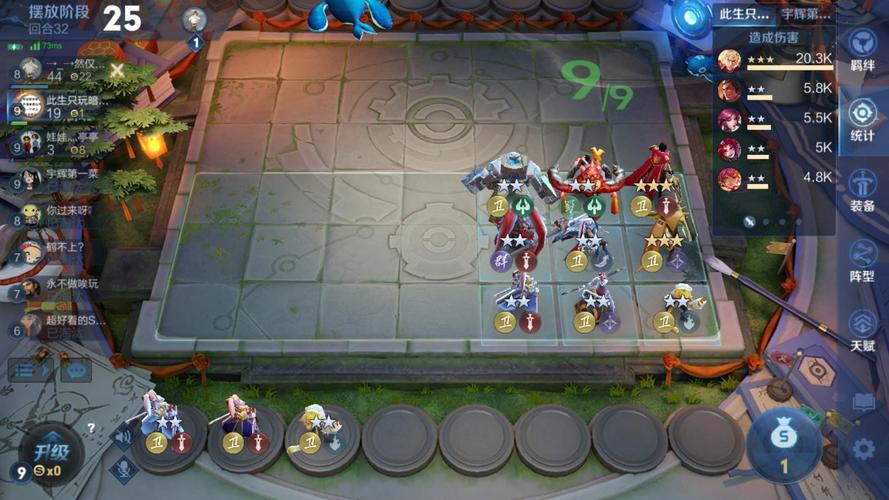Viewport: 889px width, 500px height.
Task: Open the gold coin shop button
Action: 784,440
